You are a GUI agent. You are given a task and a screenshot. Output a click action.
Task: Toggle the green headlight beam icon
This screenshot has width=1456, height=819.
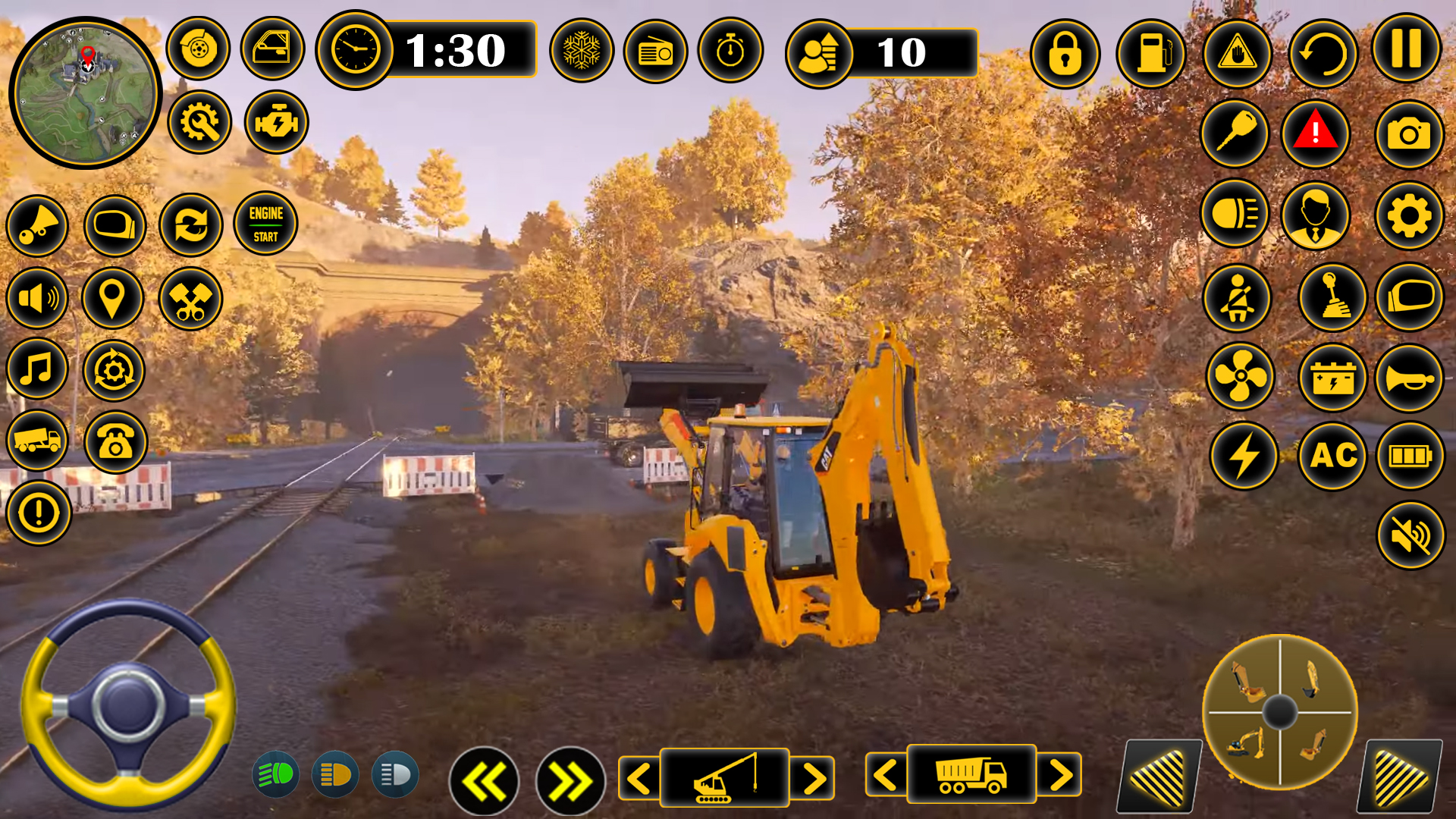[x=275, y=774]
